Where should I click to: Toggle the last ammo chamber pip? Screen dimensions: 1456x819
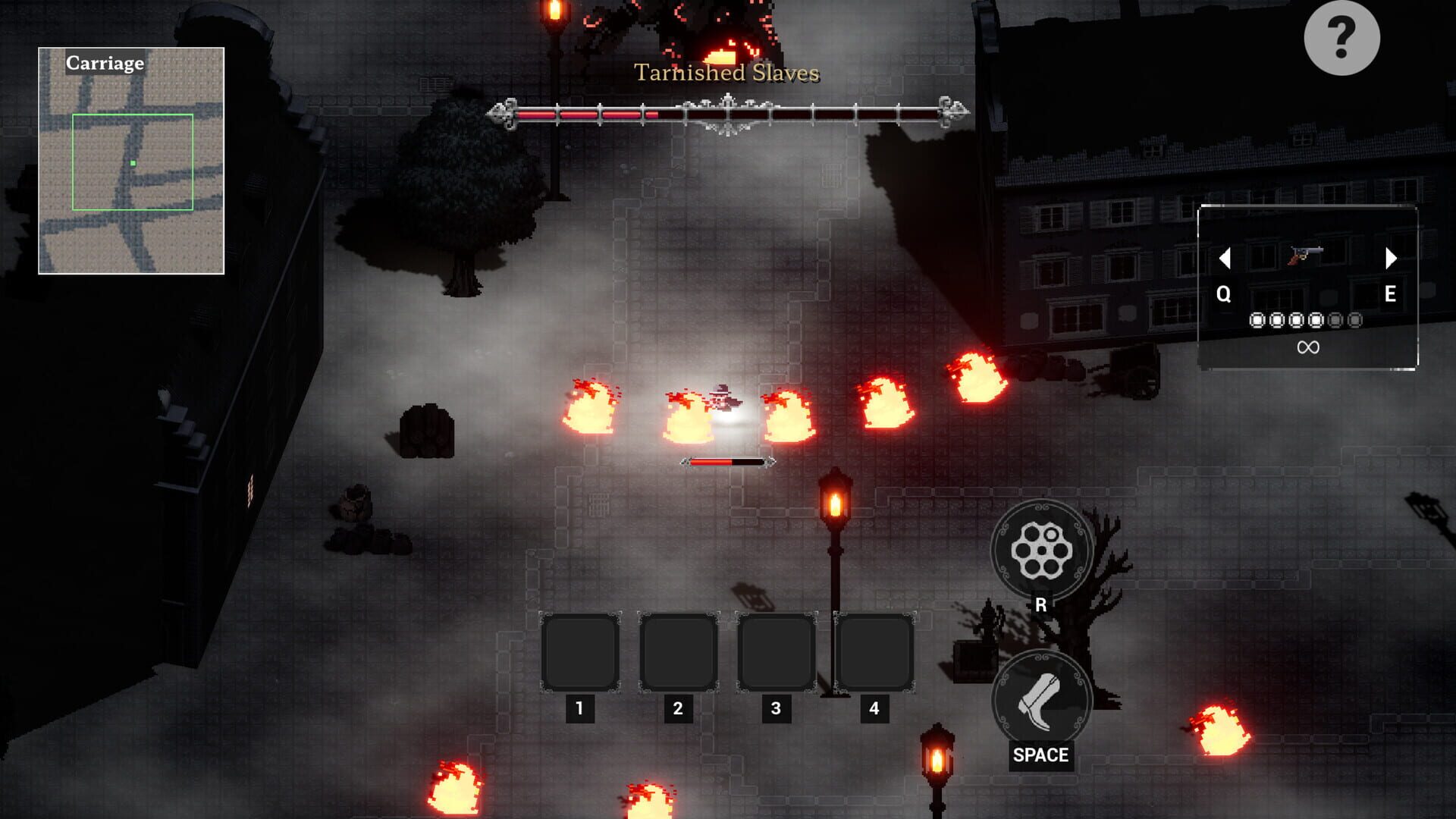coord(1355,321)
